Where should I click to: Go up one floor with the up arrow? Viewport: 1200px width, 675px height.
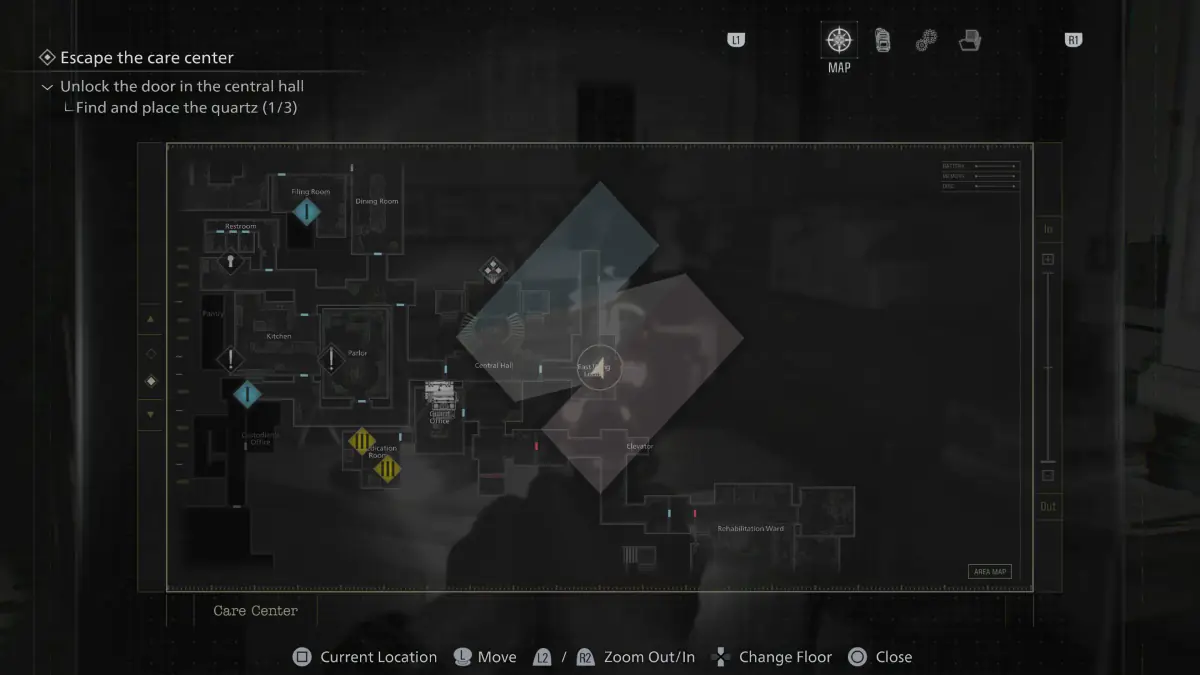pos(151,320)
